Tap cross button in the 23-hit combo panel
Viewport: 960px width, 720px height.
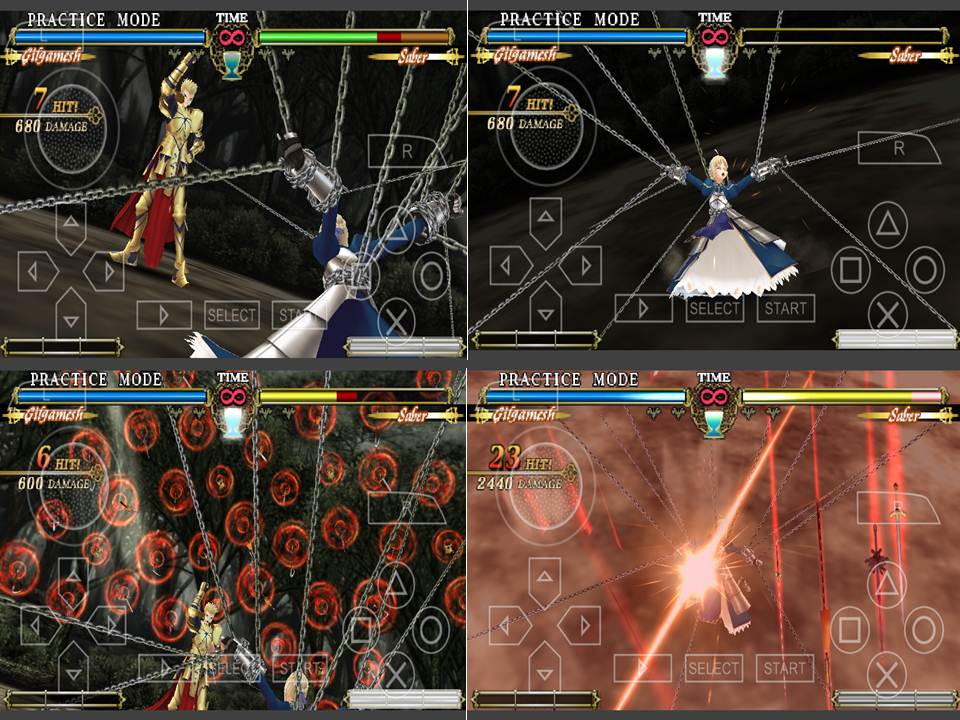886,676
